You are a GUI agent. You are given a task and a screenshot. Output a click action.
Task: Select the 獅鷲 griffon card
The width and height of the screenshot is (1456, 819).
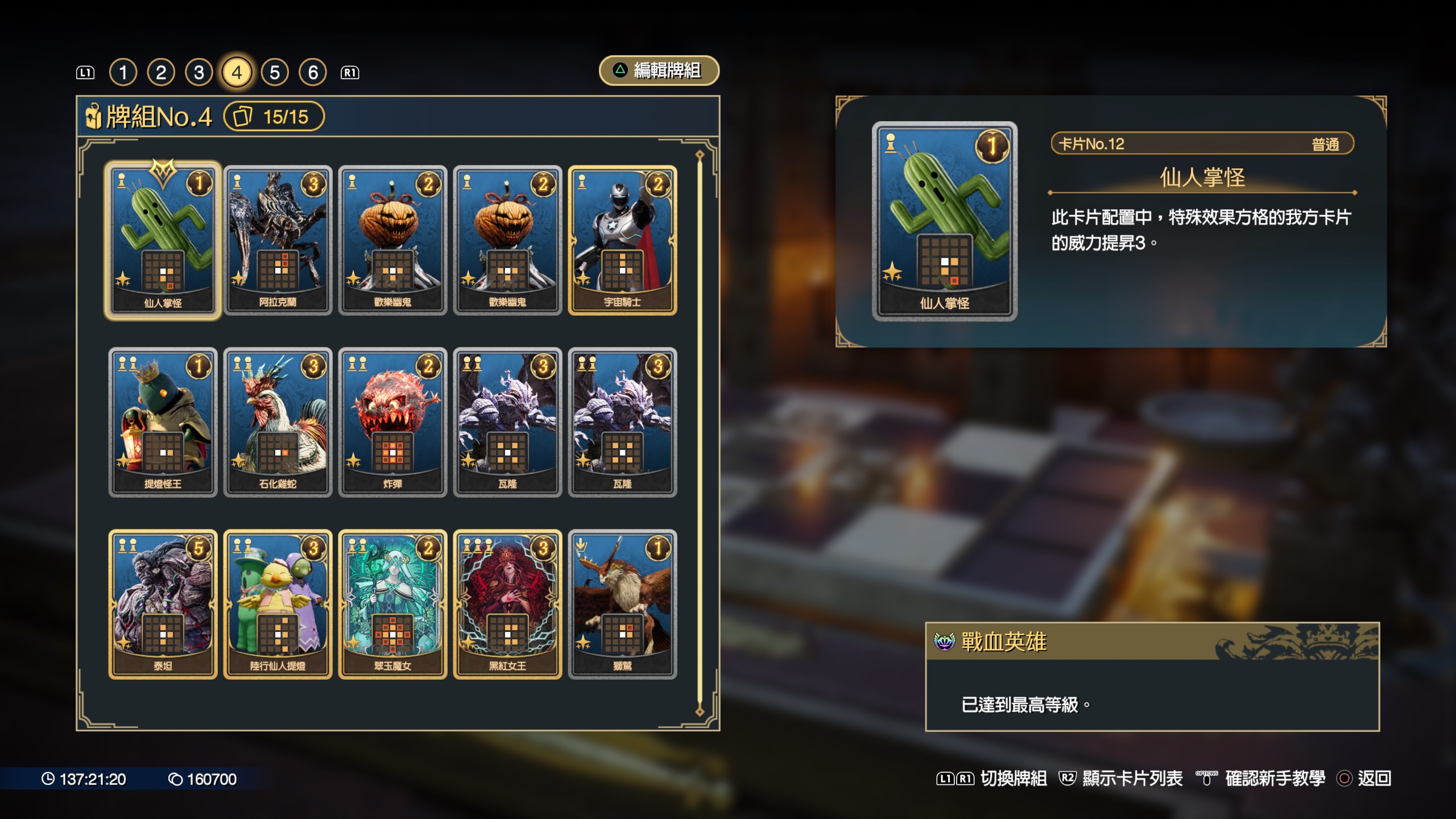(x=622, y=604)
